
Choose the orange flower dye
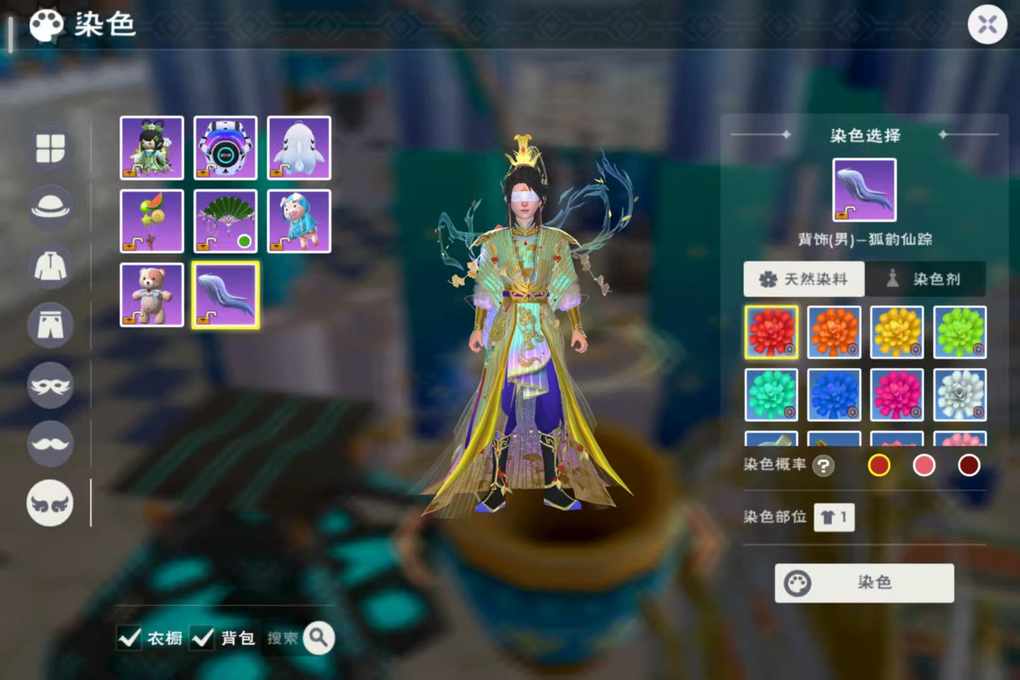click(x=834, y=332)
